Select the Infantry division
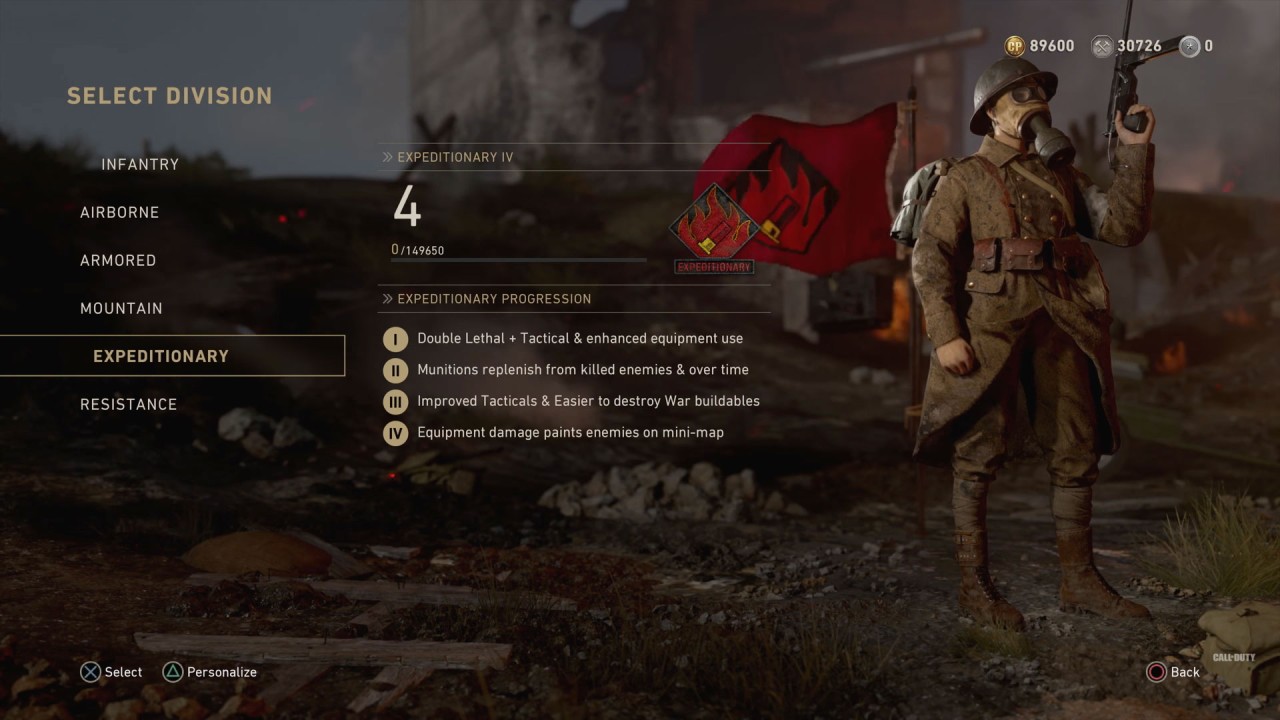This screenshot has width=1280, height=720. [140, 164]
